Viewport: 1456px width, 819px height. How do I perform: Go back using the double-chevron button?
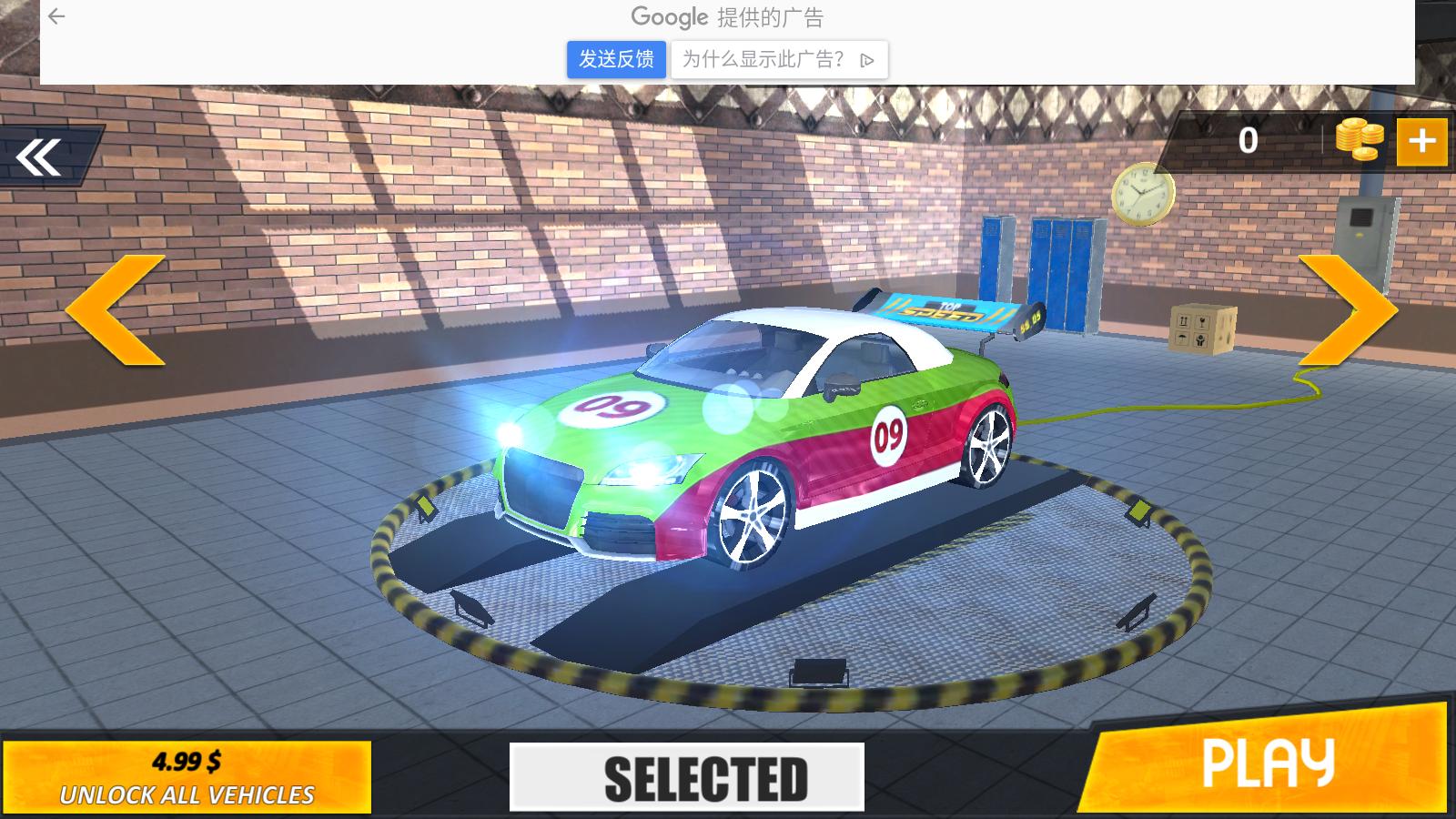[x=41, y=157]
